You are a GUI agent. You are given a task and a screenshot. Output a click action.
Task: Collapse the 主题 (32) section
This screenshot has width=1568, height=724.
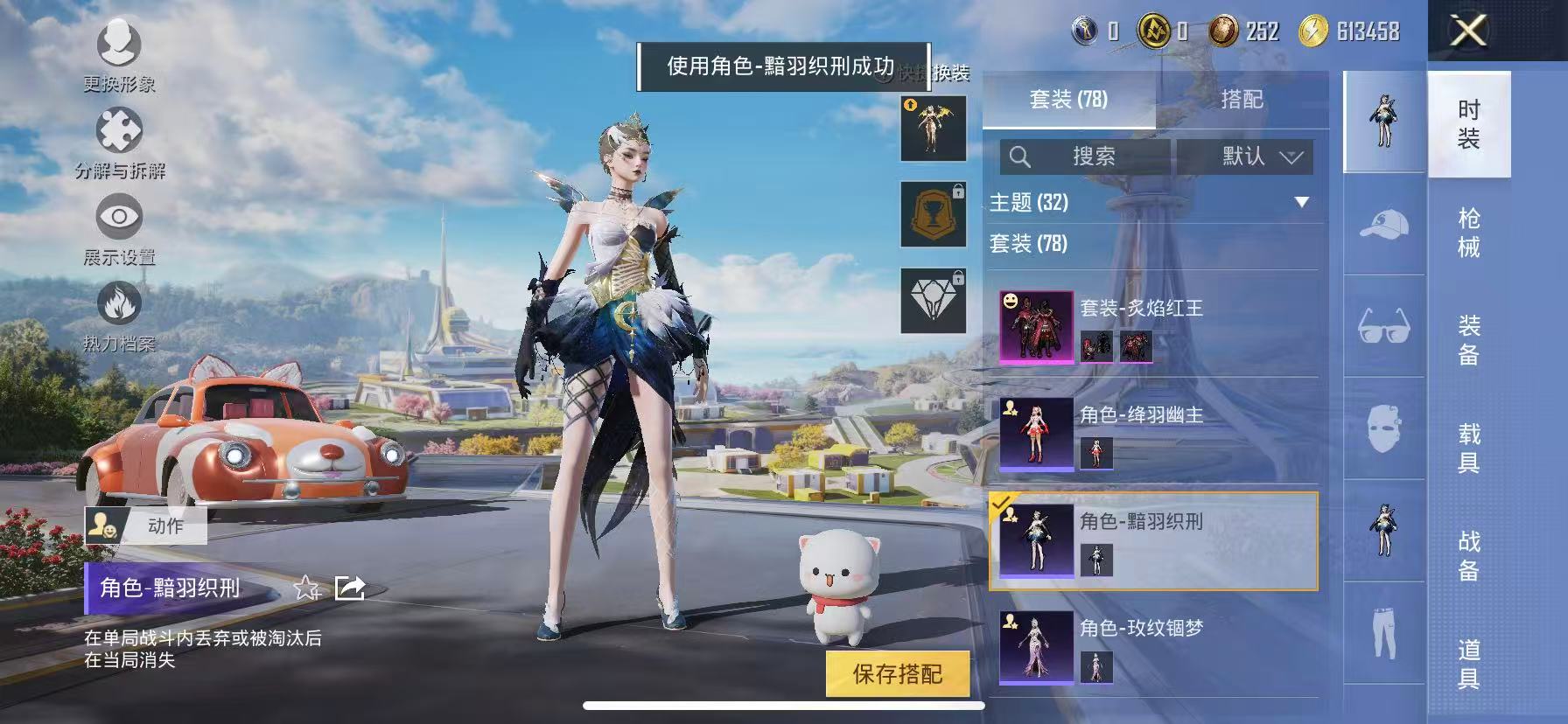(1299, 202)
